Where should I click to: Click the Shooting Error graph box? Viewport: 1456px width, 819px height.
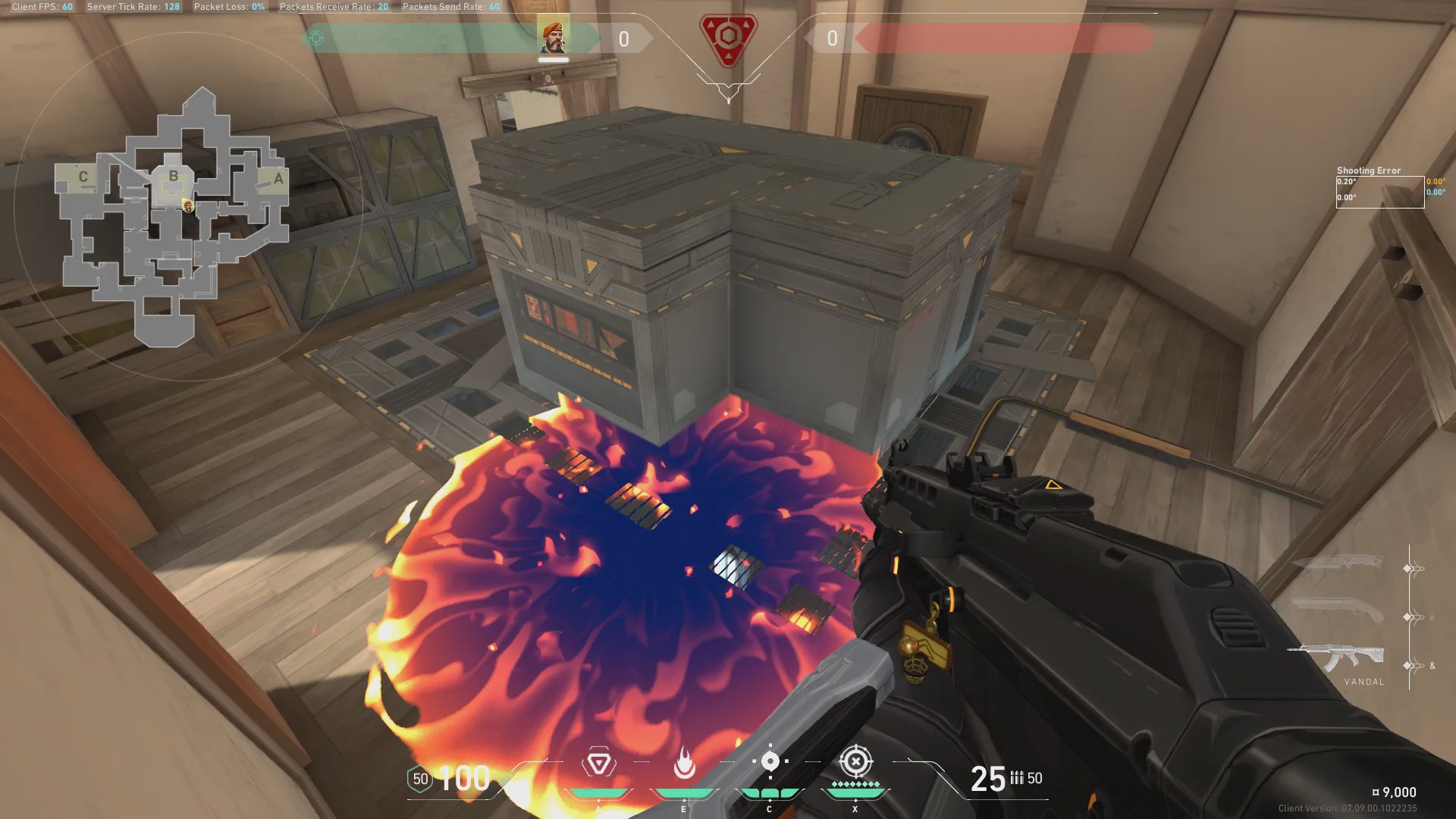[1379, 192]
